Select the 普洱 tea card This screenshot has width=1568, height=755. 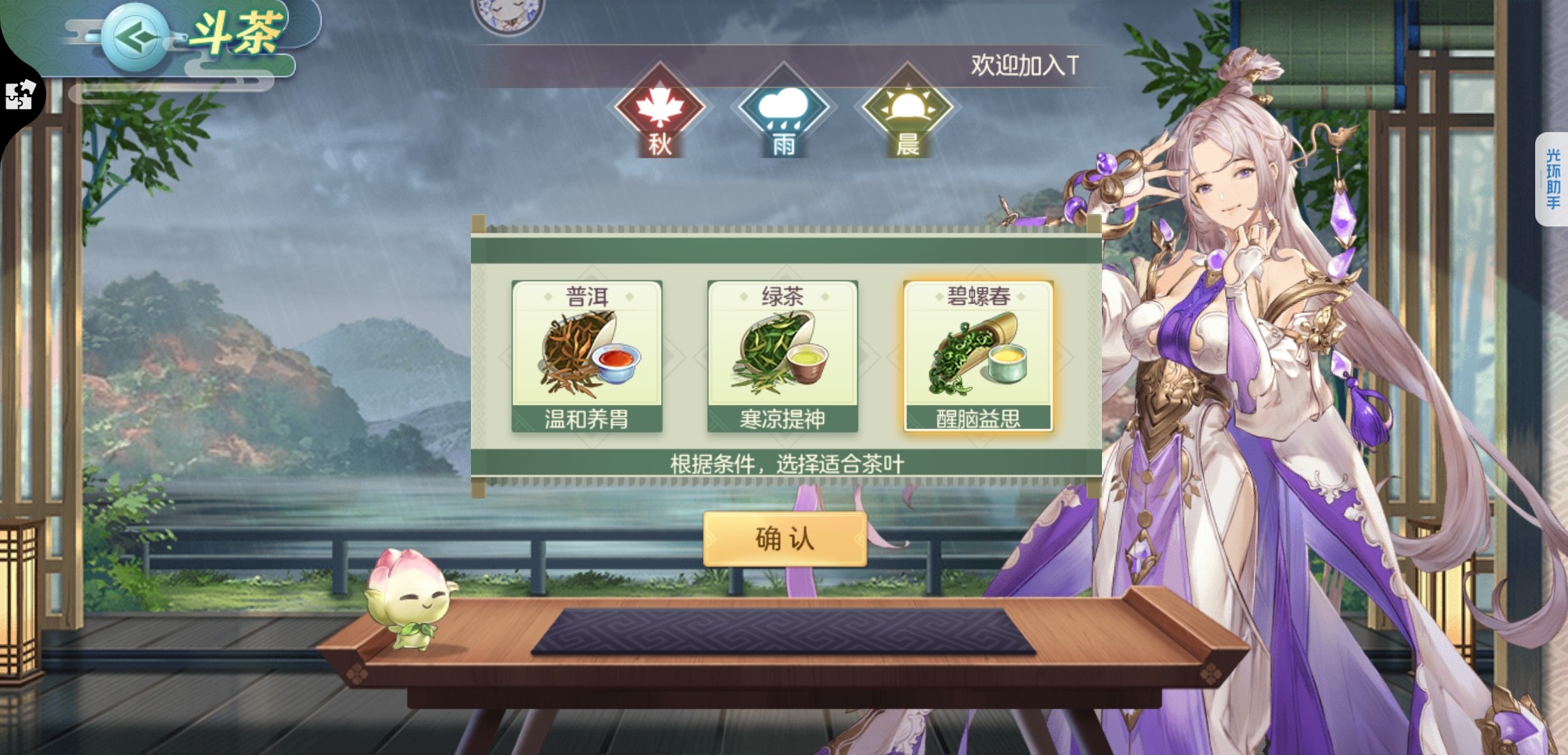(x=587, y=357)
